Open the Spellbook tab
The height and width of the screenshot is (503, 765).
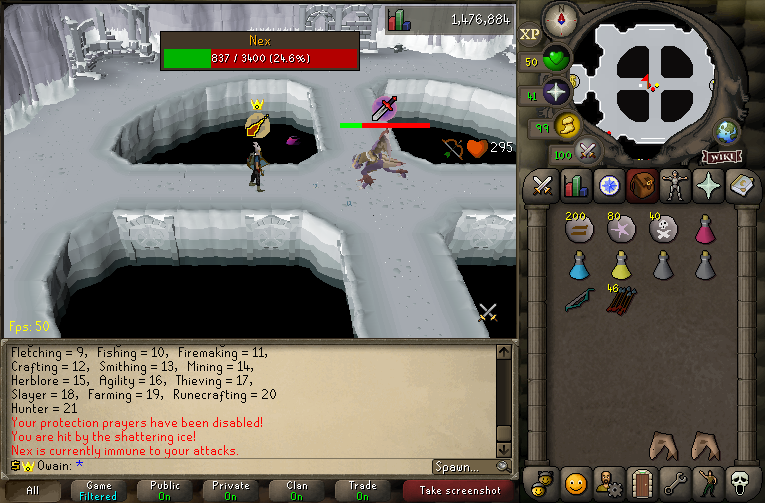click(738, 185)
